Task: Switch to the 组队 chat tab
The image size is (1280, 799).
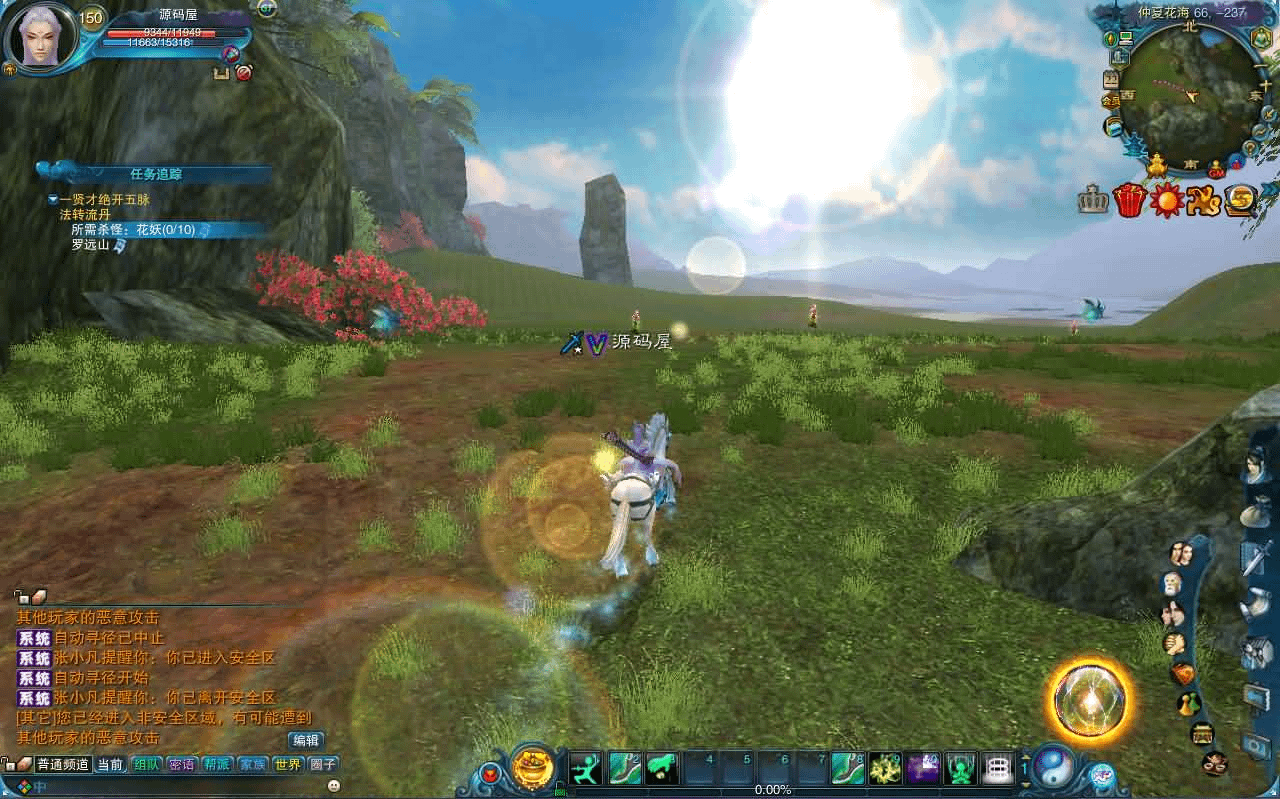Action: (x=146, y=765)
